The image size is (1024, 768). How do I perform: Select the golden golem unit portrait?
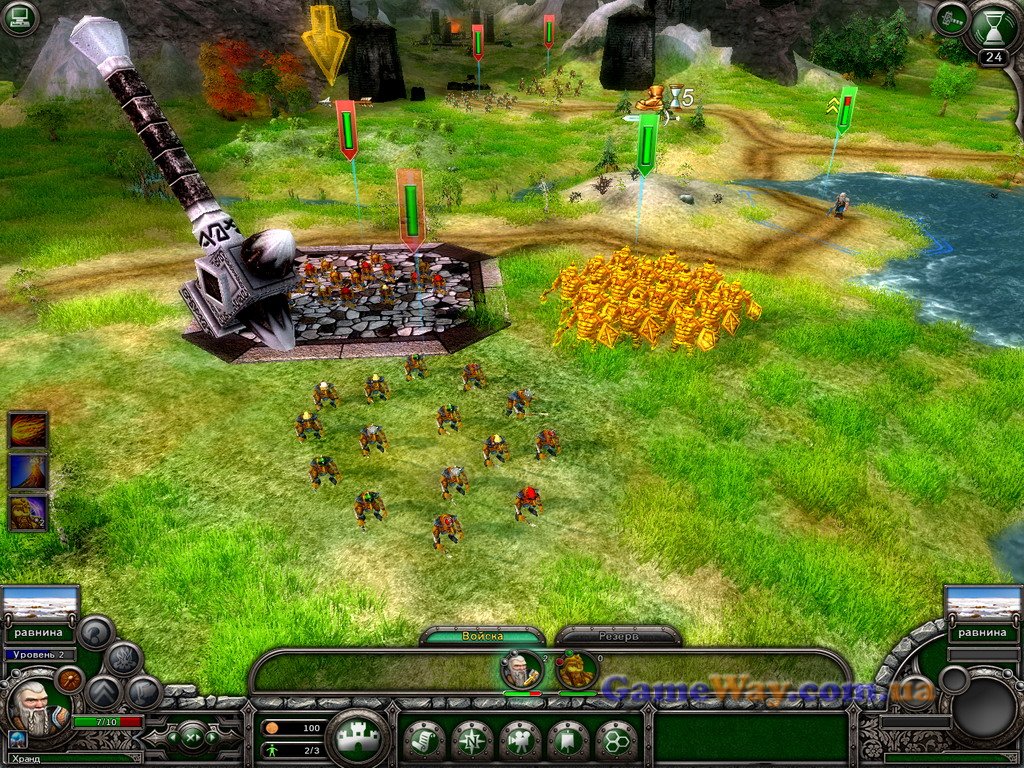(x=577, y=670)
